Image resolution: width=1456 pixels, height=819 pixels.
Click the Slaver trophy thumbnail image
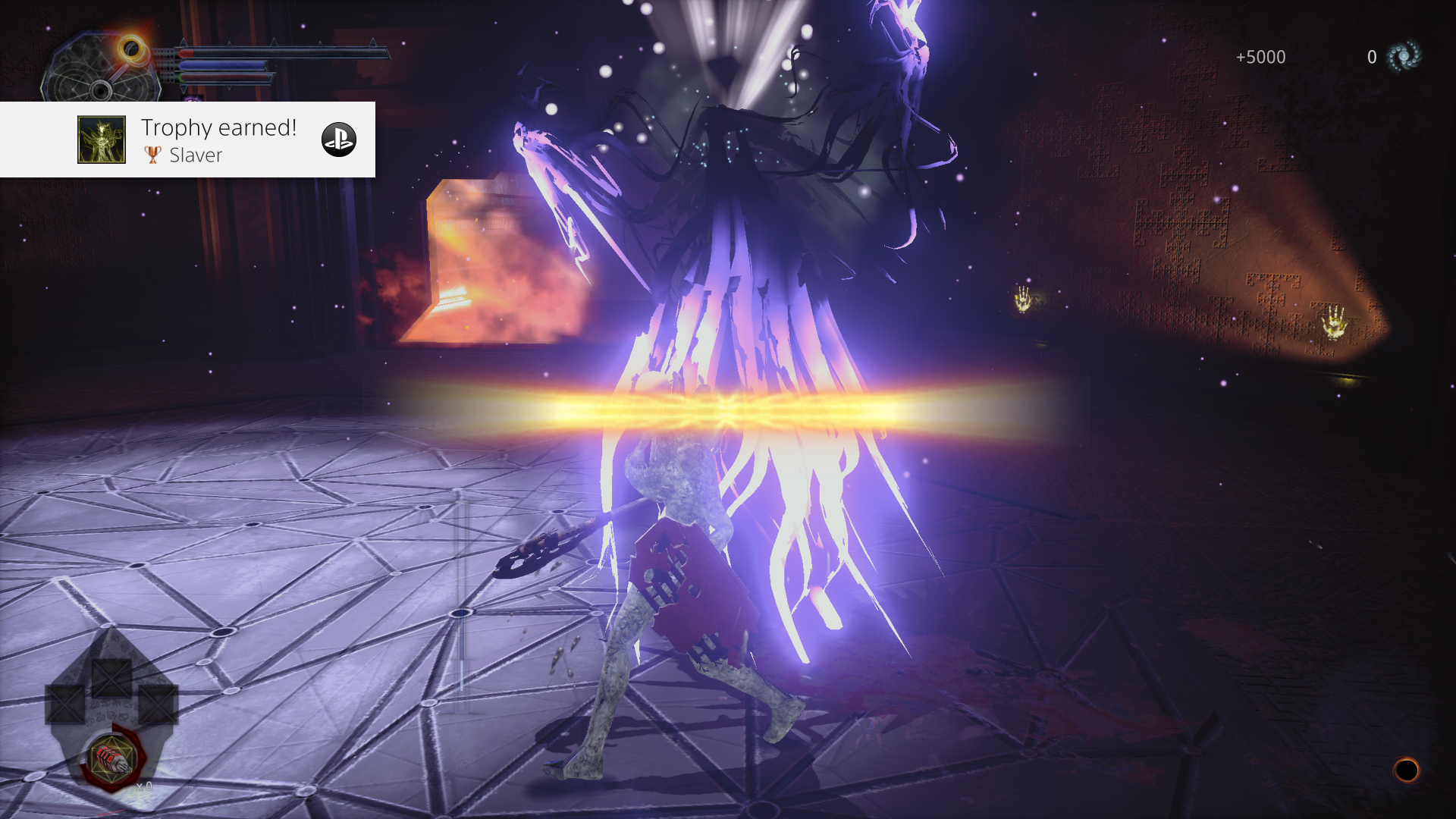pyautogui.click(x=102, y=140)
